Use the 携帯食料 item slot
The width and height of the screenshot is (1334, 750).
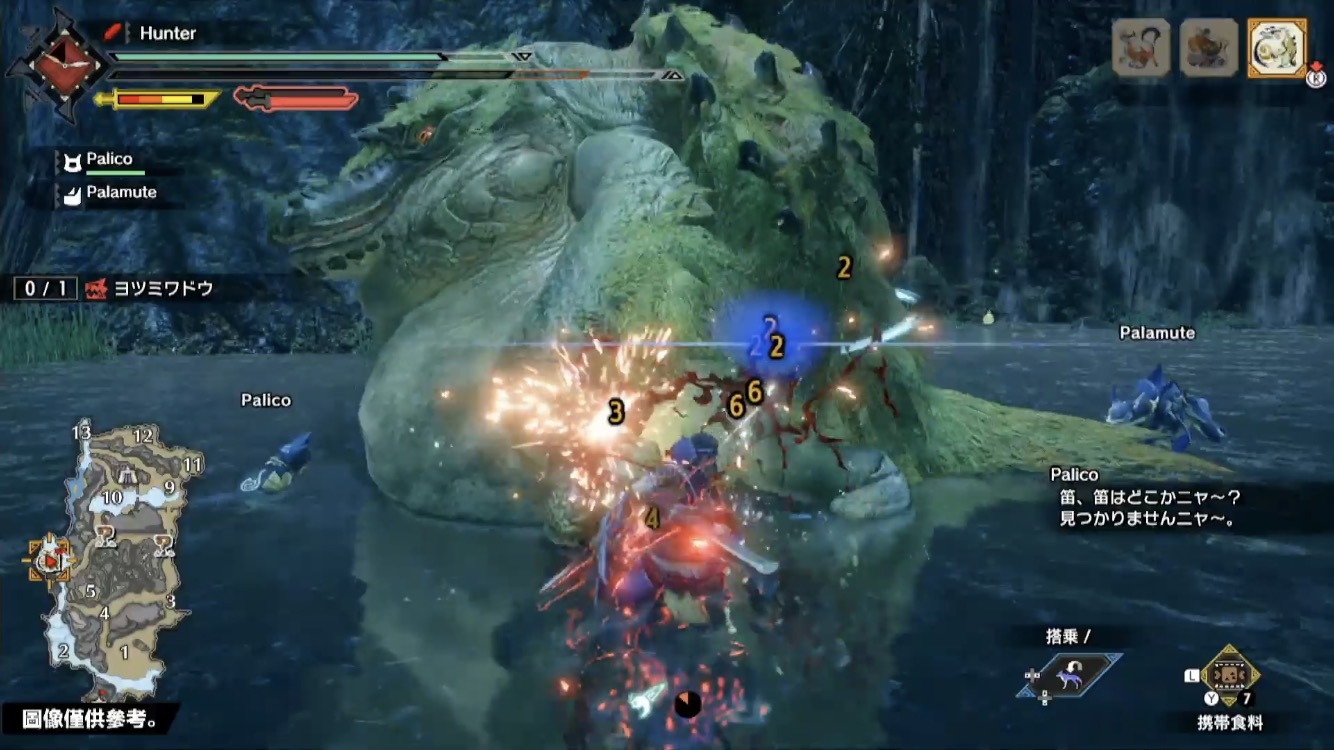coord(1228,677)
